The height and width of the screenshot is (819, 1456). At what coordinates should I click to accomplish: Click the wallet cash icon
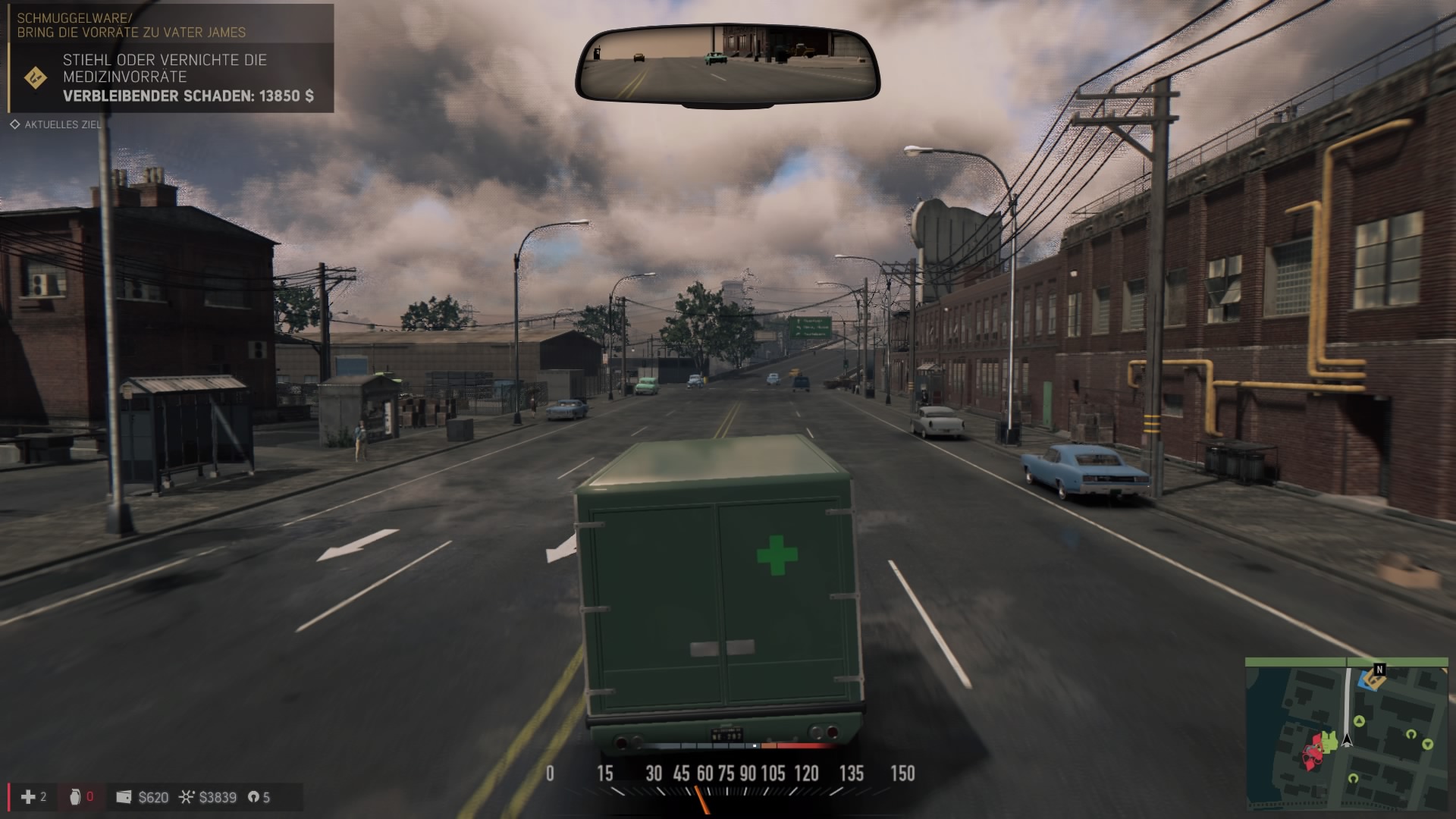tap(124, 797)
